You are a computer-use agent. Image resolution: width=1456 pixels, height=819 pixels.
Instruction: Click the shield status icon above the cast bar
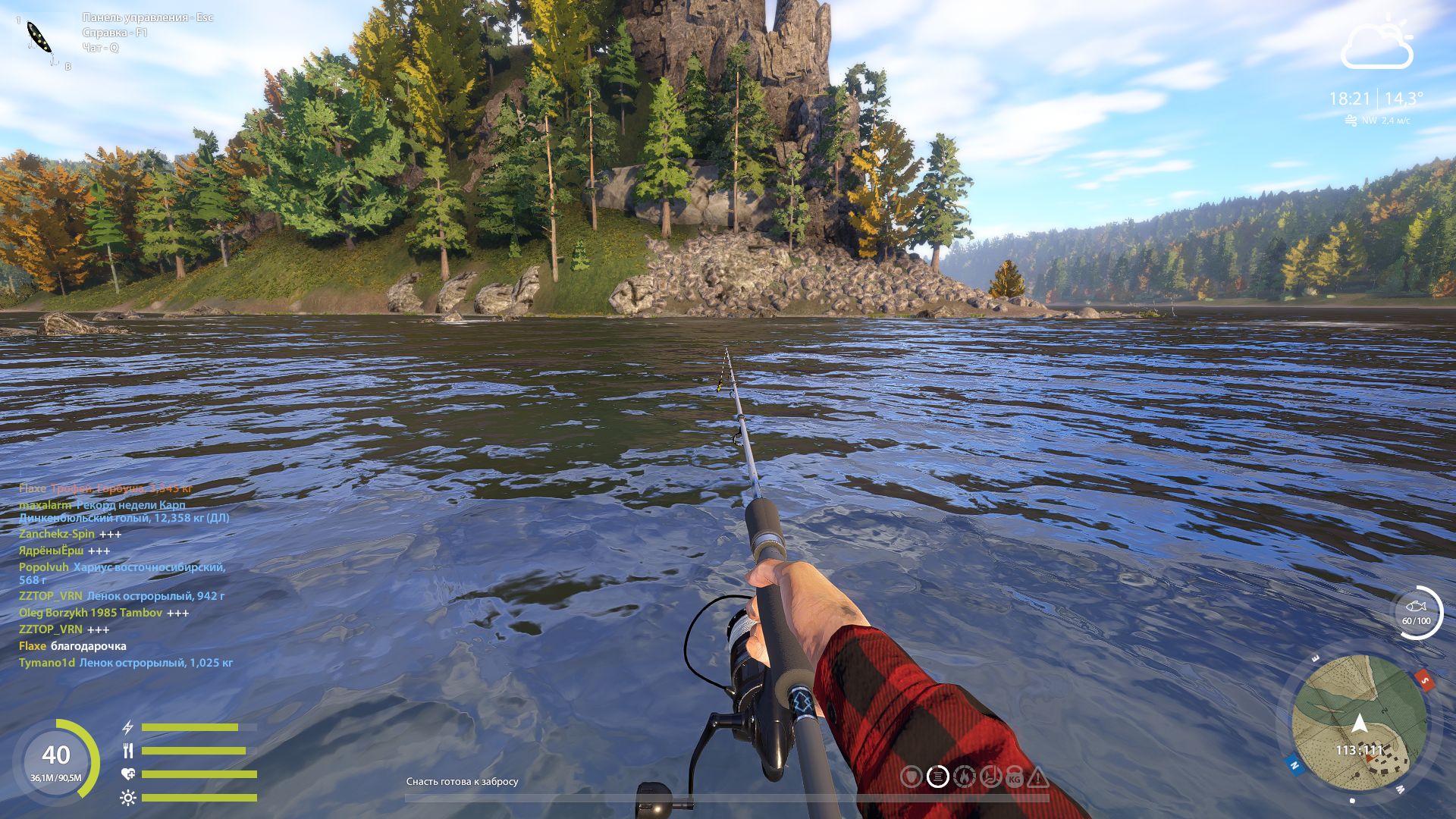[912, 777]
